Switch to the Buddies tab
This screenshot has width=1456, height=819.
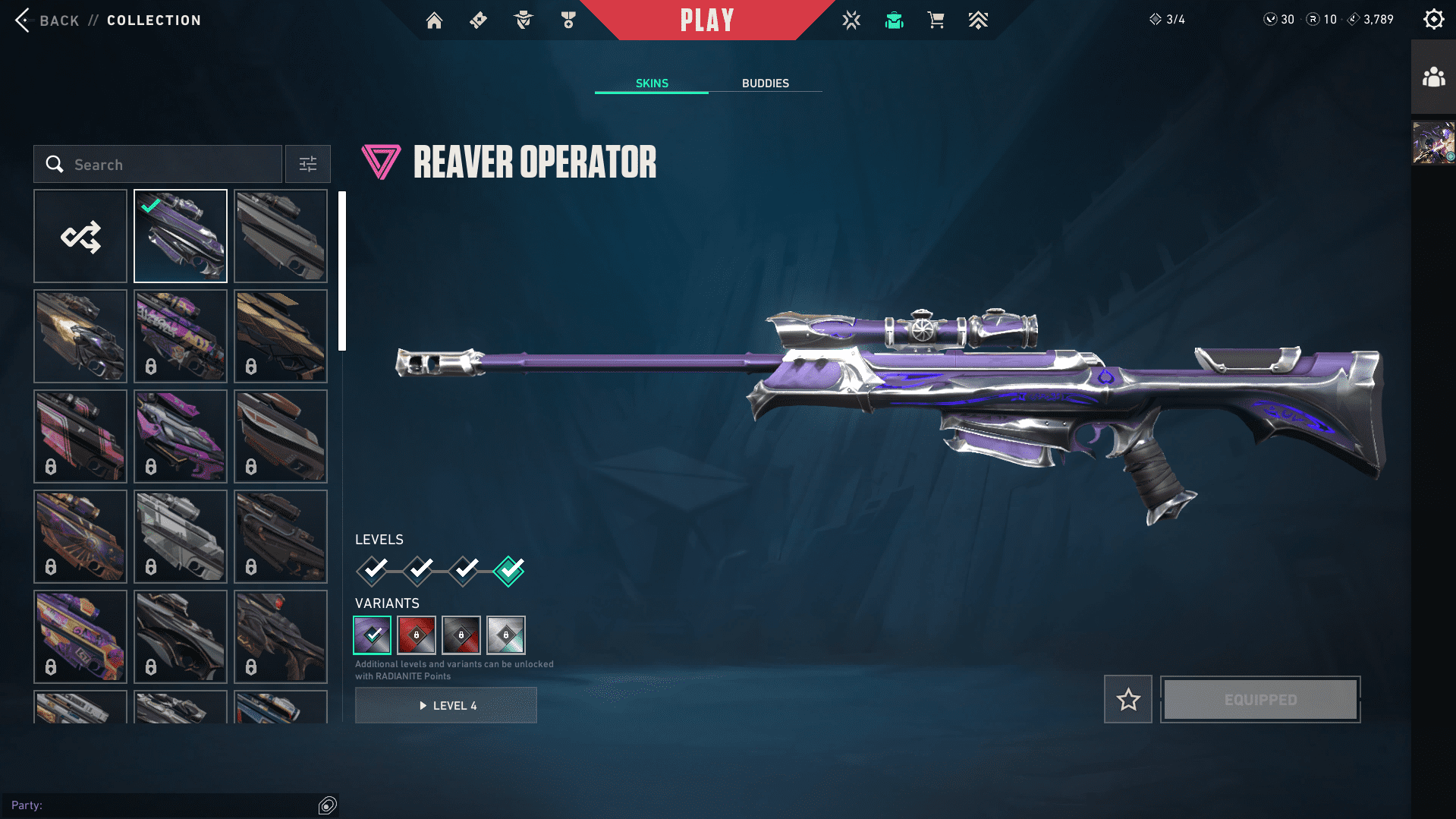(x=765, y=83)
